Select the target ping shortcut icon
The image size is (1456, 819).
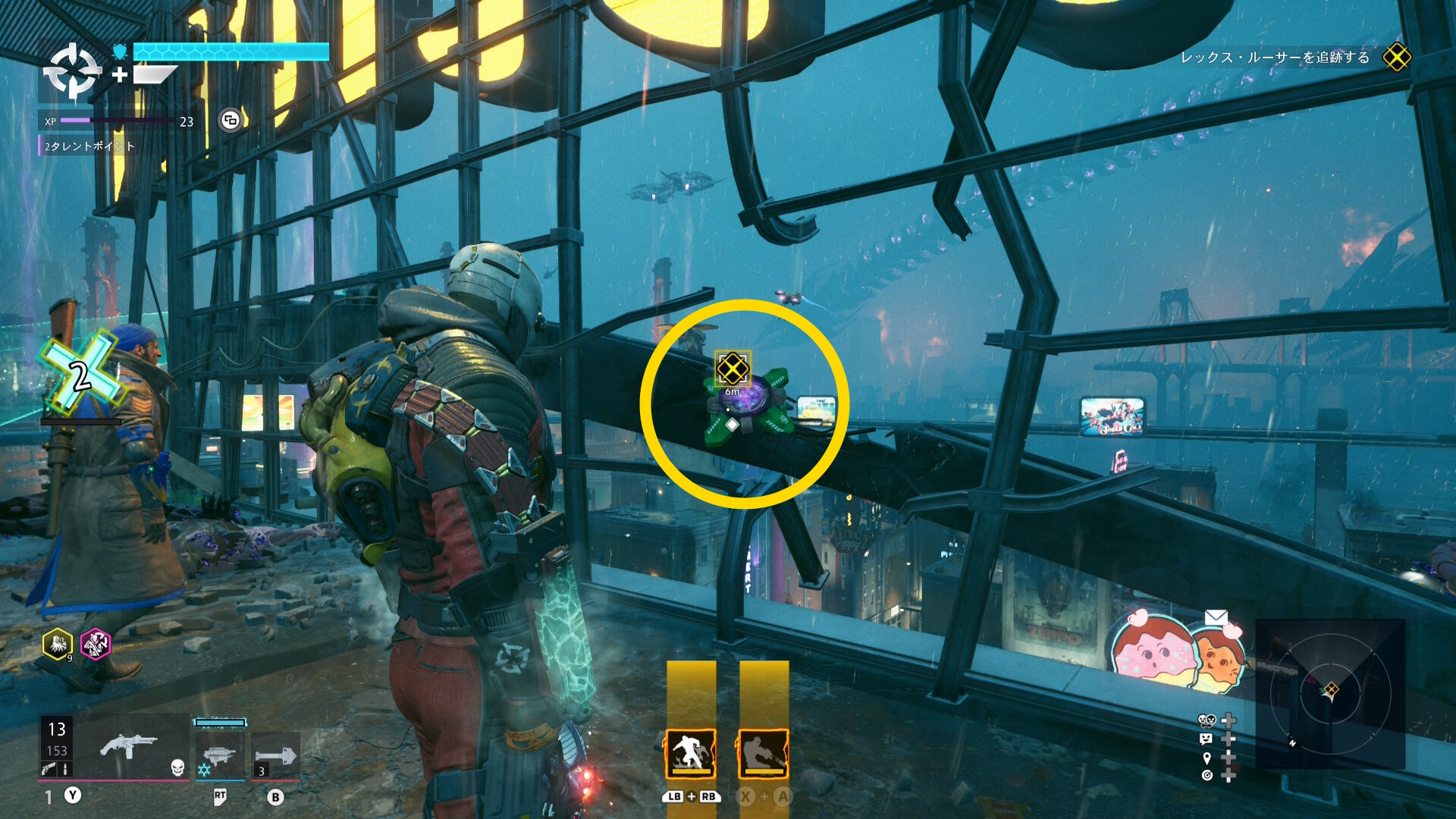pyautogui.click(x=1207, y=775)
